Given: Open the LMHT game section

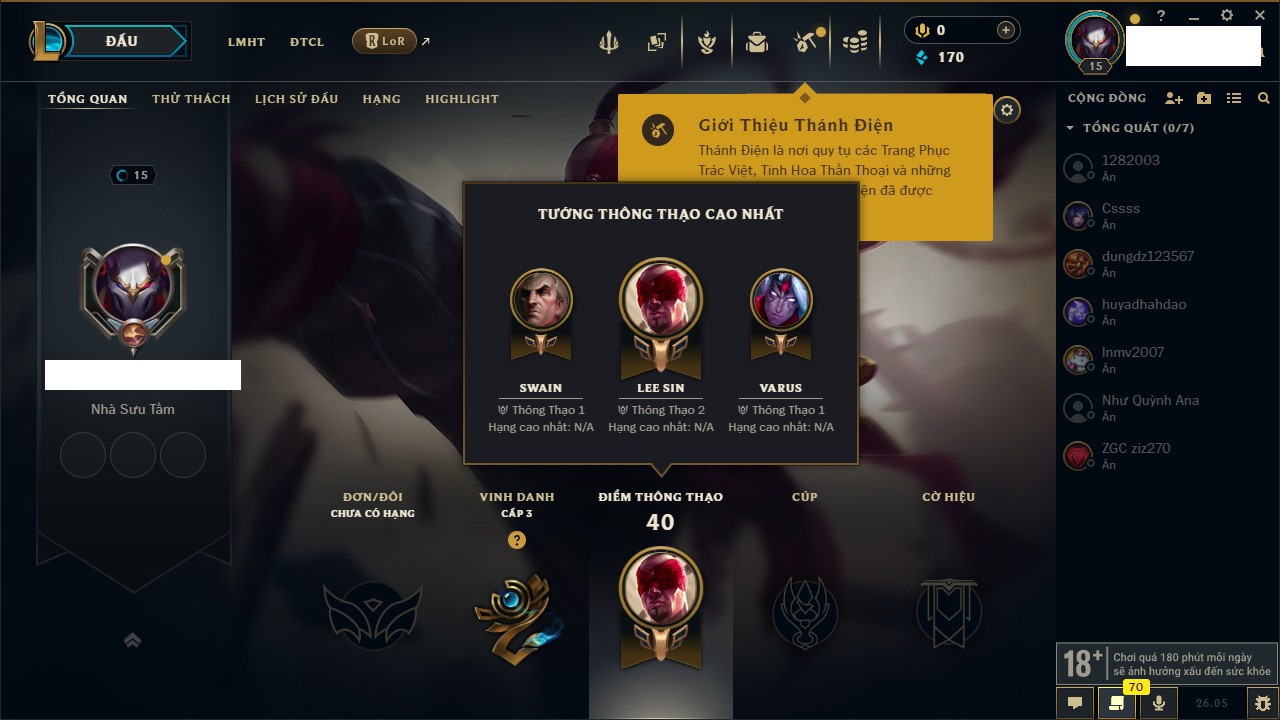Looking at the screenshot, I should pyautogui.click(x=246, y=42).
